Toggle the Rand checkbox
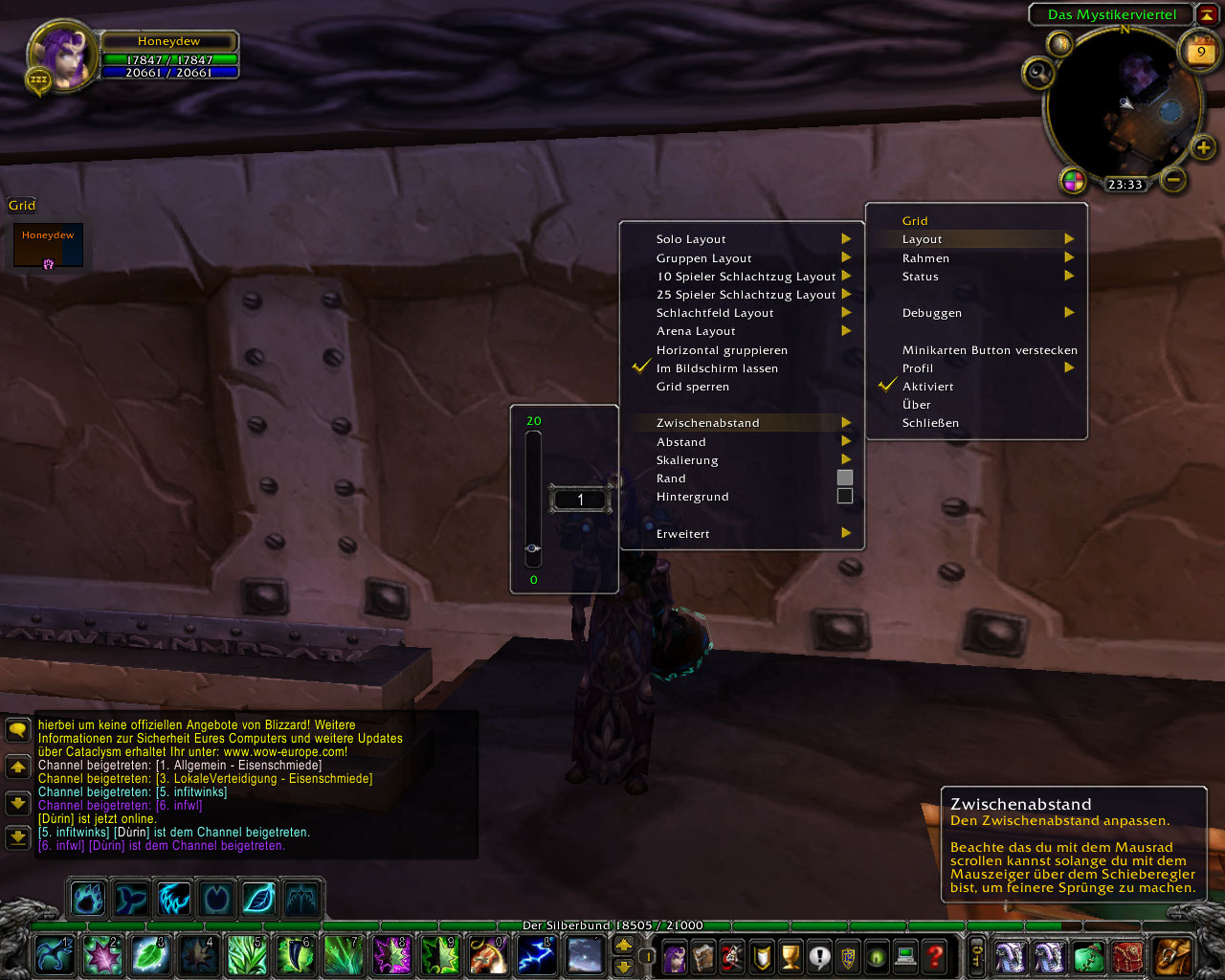Screen dimensions: 1225x980 tap(844, 478)
